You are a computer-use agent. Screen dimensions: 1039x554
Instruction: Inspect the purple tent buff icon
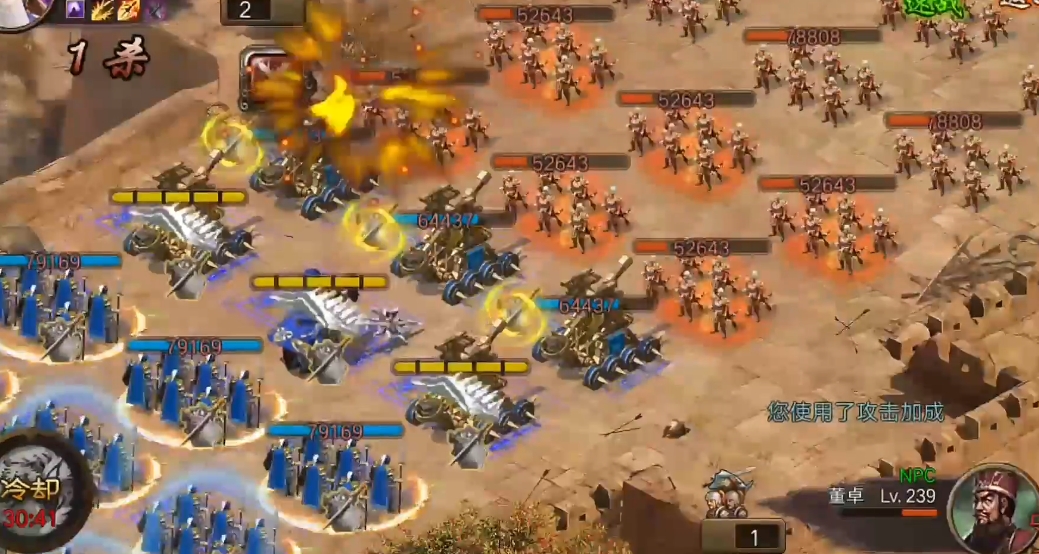click(x=75, y=10)
